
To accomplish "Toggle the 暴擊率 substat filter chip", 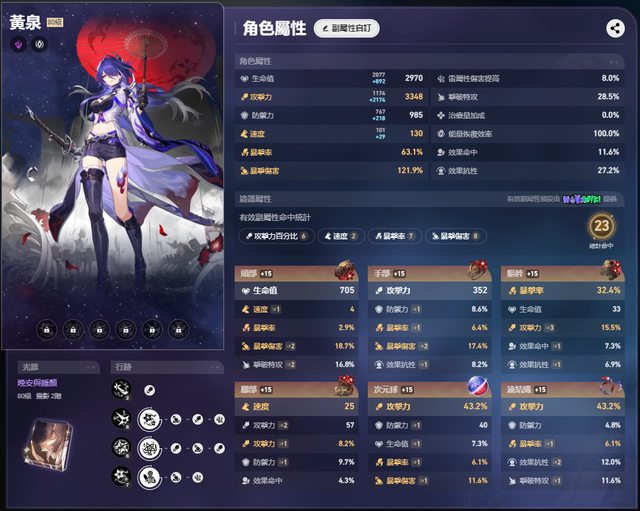I will coord(394,236).
